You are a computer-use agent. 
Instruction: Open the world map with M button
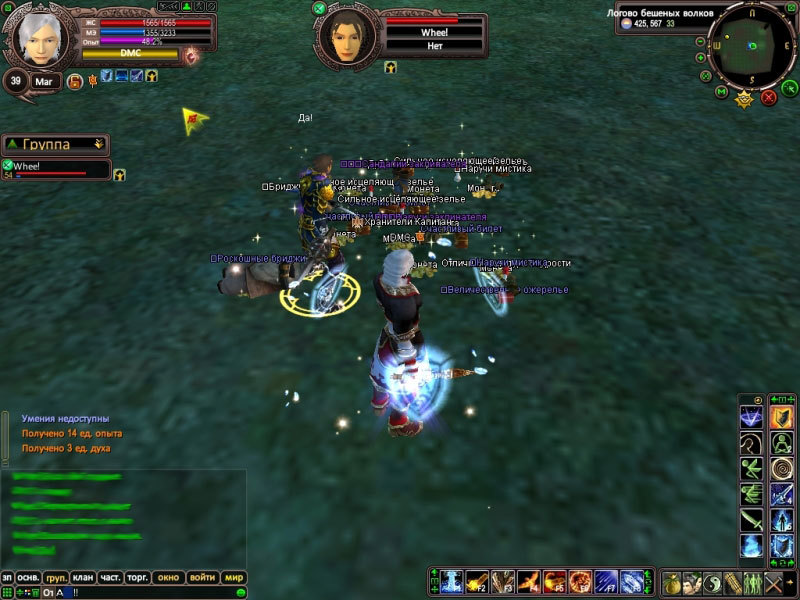point(721,93)
